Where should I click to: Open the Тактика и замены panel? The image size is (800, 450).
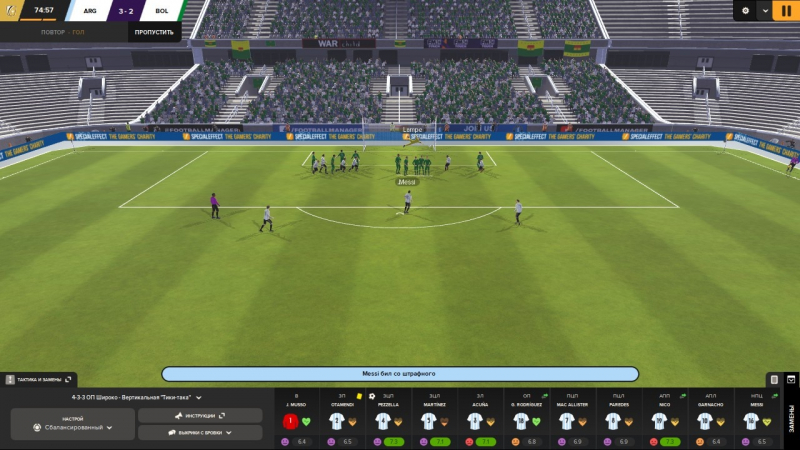tap(39, 380)
